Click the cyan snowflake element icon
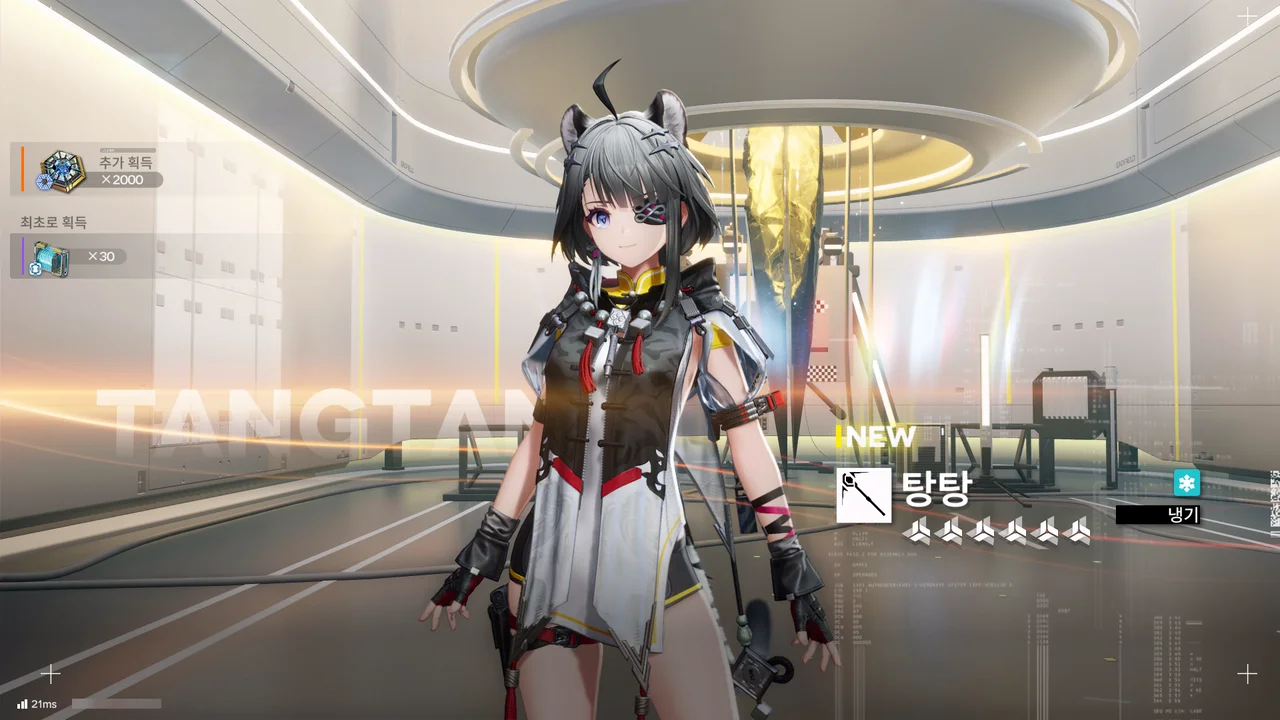 click(1186, 484)
